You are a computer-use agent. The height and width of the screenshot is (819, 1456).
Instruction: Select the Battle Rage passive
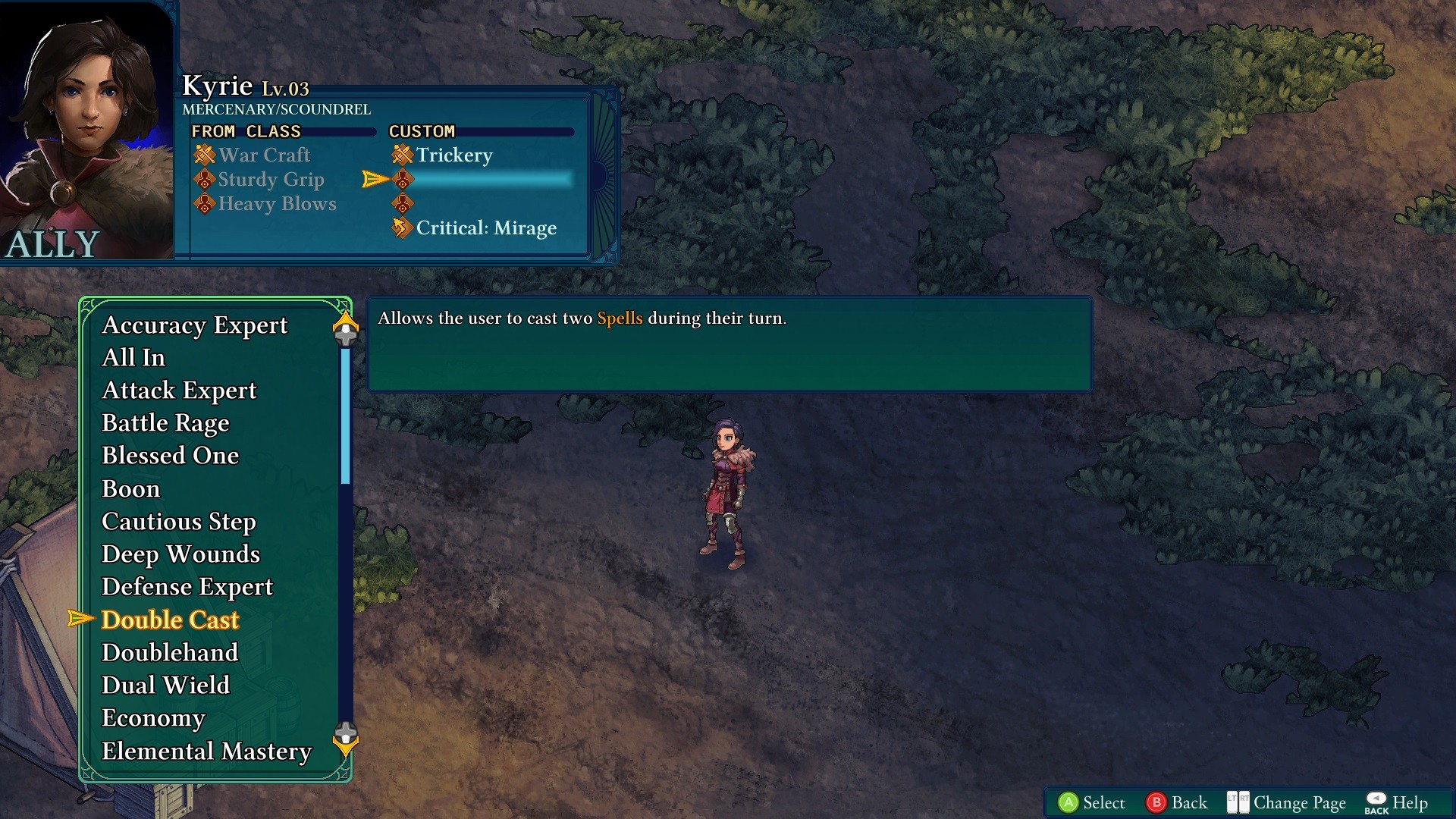(x=165, y=423)
